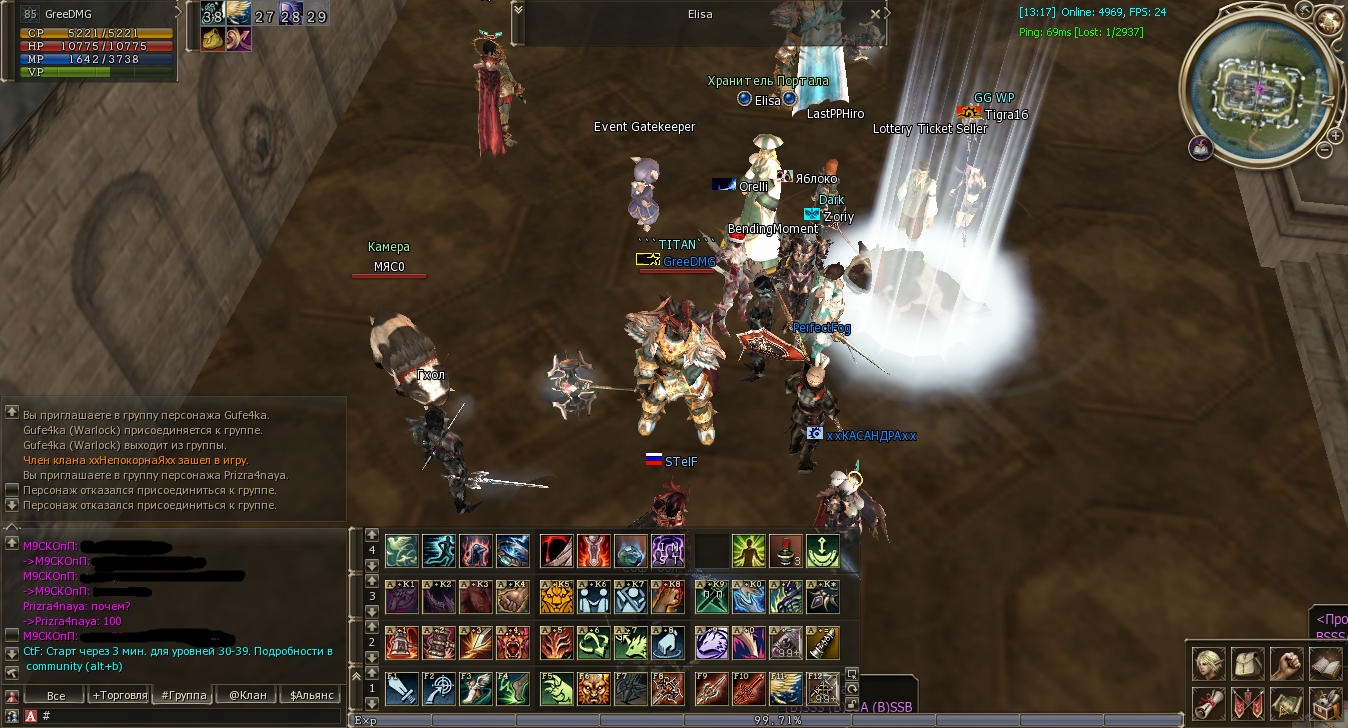Open the character status menu icon

coord(1208,664)
